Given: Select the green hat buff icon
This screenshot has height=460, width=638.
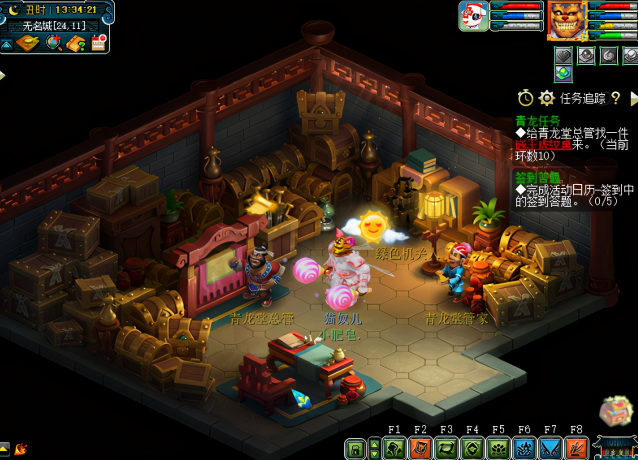Looking at the screenshot, I should 564,73.
